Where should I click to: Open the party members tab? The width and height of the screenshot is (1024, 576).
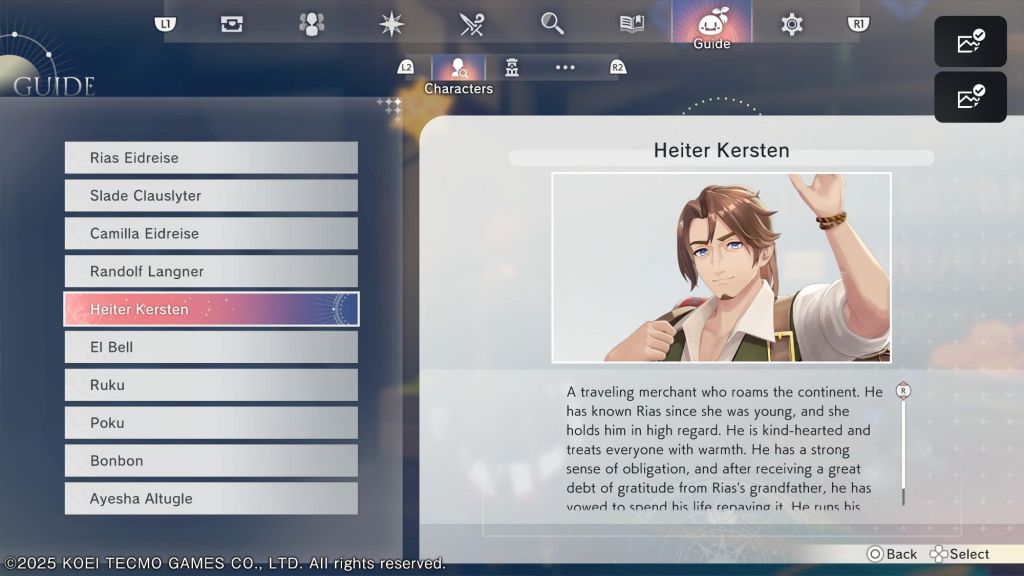pyautogui.click(x=312, y=24)
